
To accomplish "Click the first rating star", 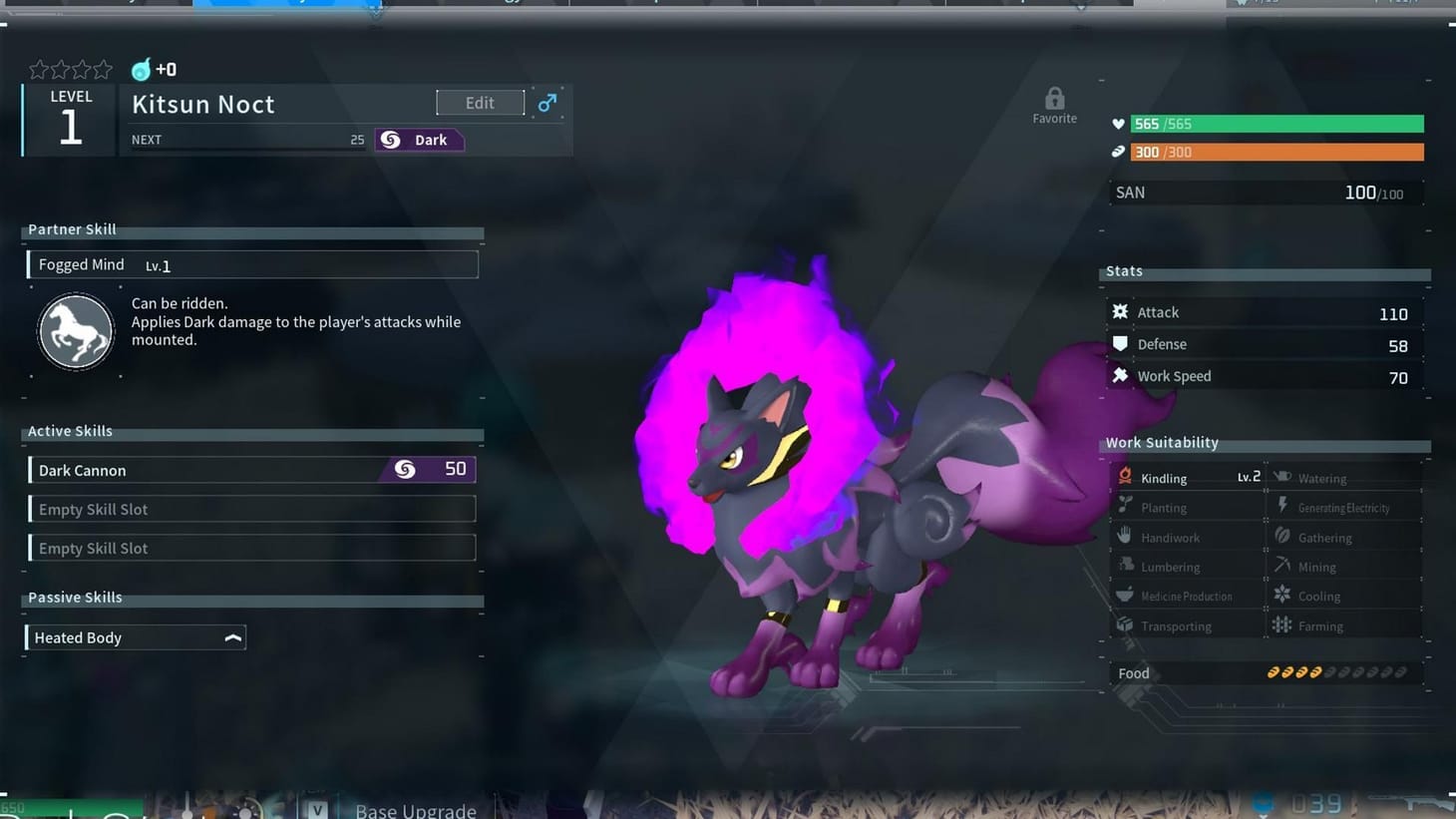I will 38,69.
